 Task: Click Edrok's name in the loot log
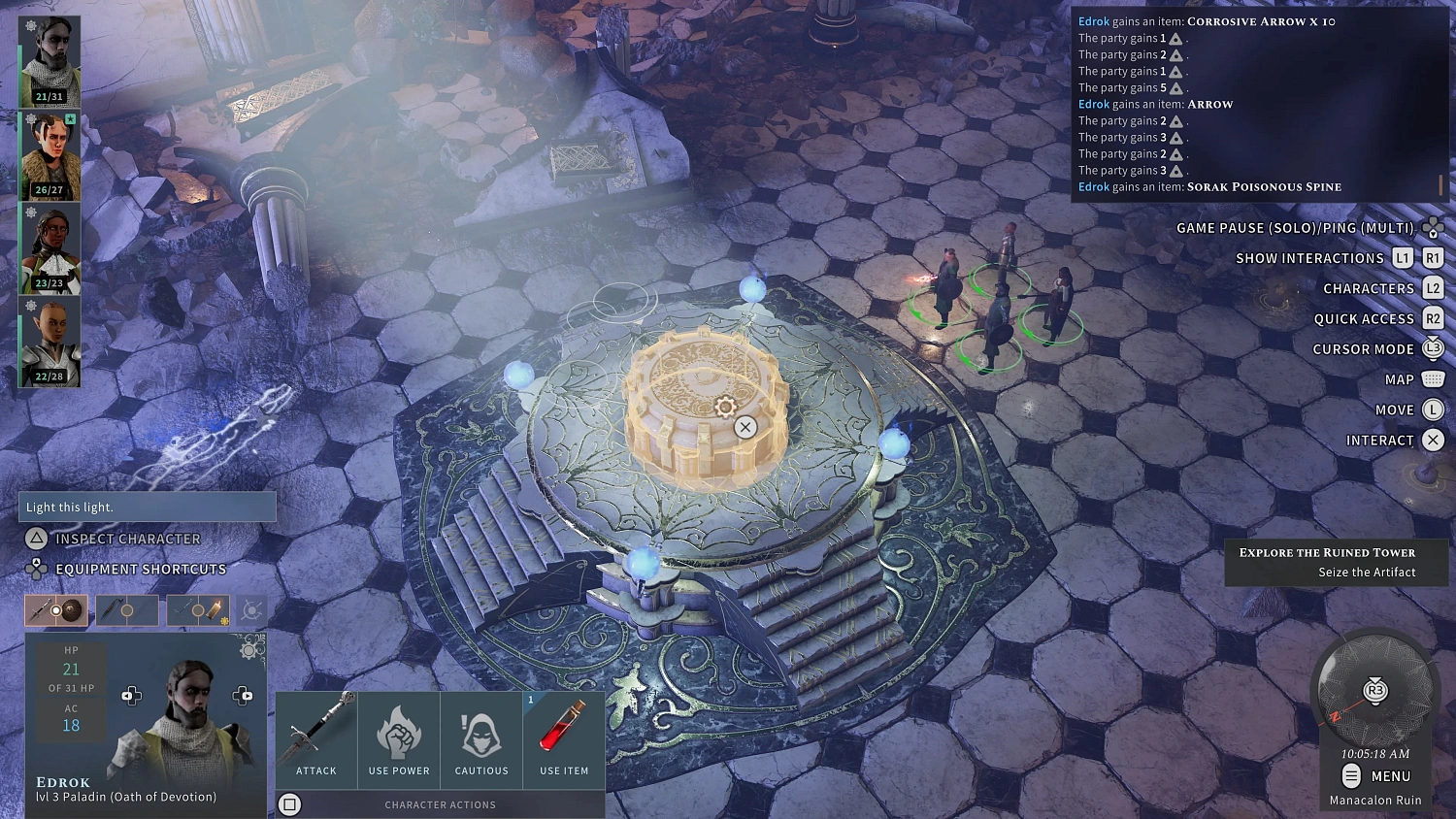(1093, 20)
